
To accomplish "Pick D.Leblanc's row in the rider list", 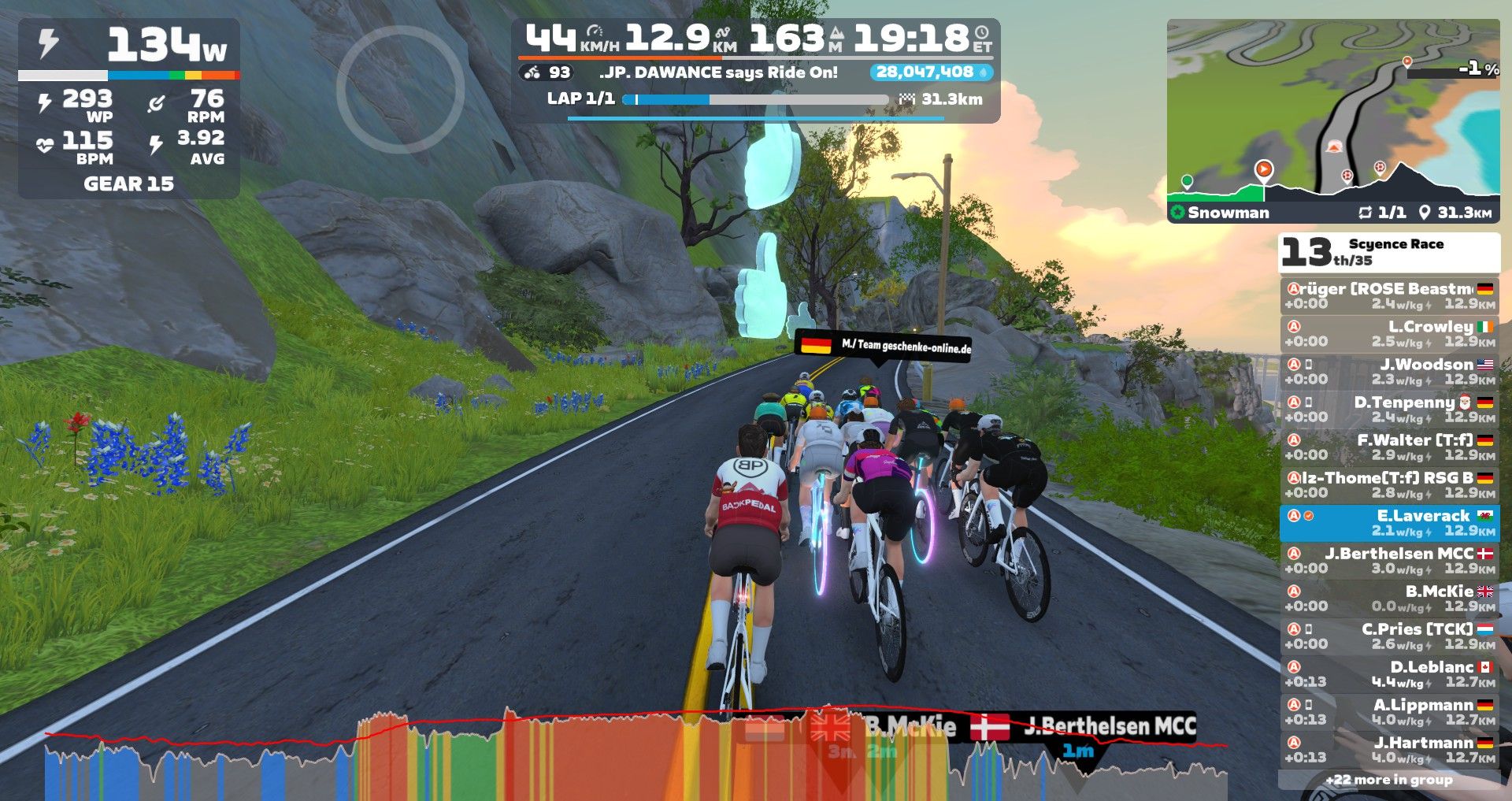I will (1389, 673).
